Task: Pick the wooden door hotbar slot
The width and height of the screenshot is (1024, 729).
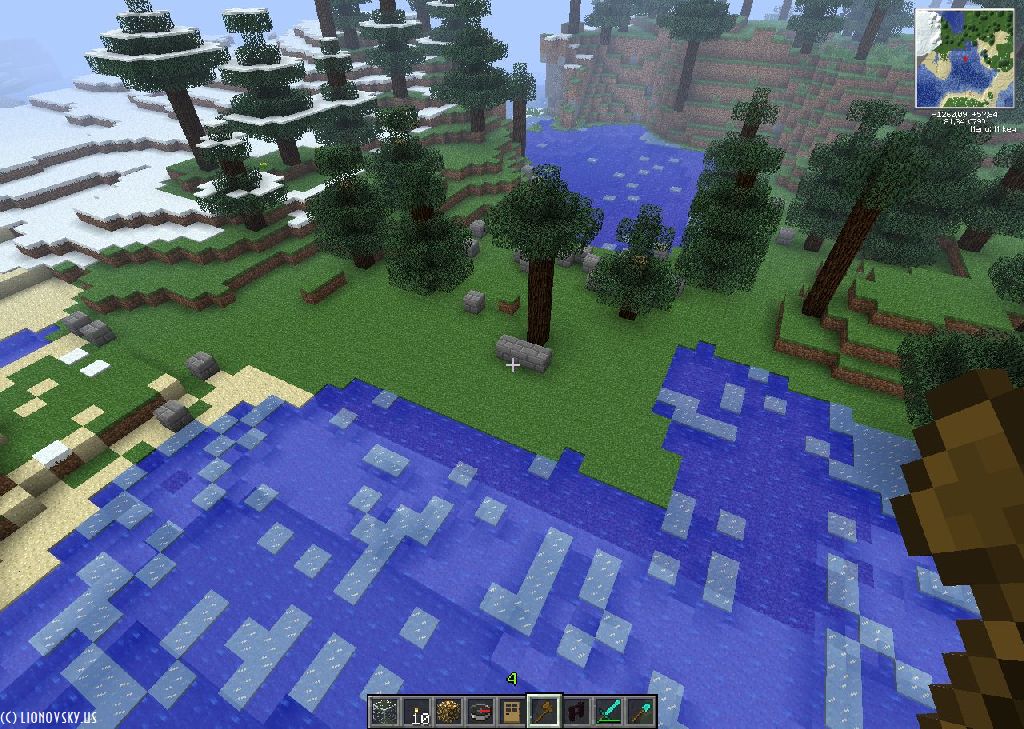Action: point(511,712)
